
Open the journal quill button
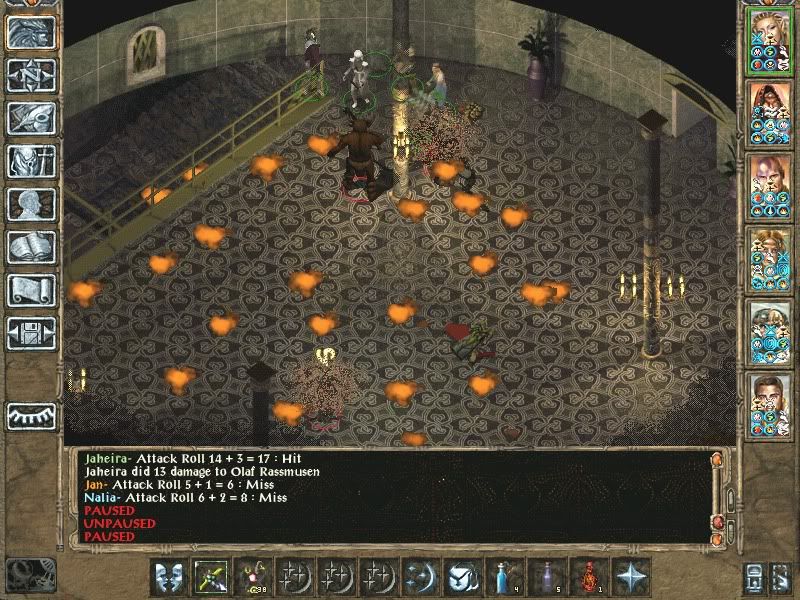pyautogui.click(x=32, y=118)
